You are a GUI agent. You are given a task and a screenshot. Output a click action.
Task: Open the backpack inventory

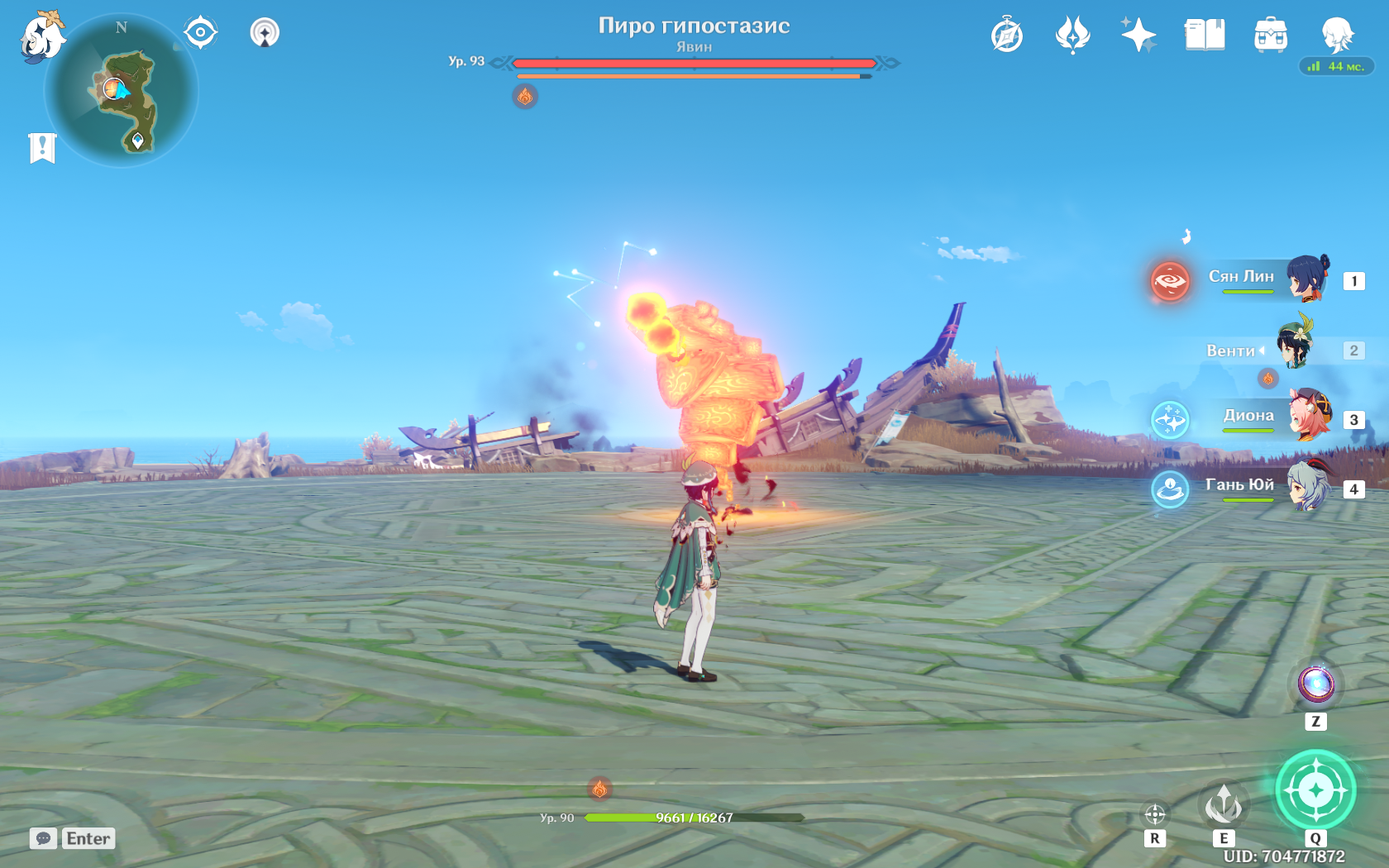coord(1270,36)
